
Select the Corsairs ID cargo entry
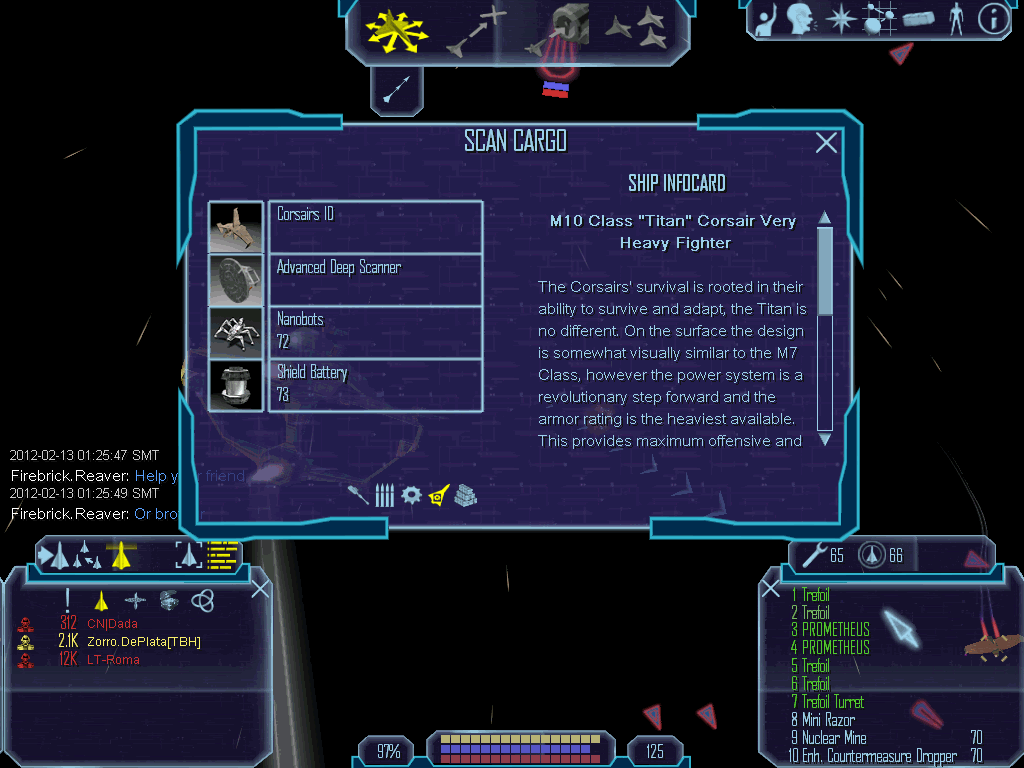[x=375, y=227]
